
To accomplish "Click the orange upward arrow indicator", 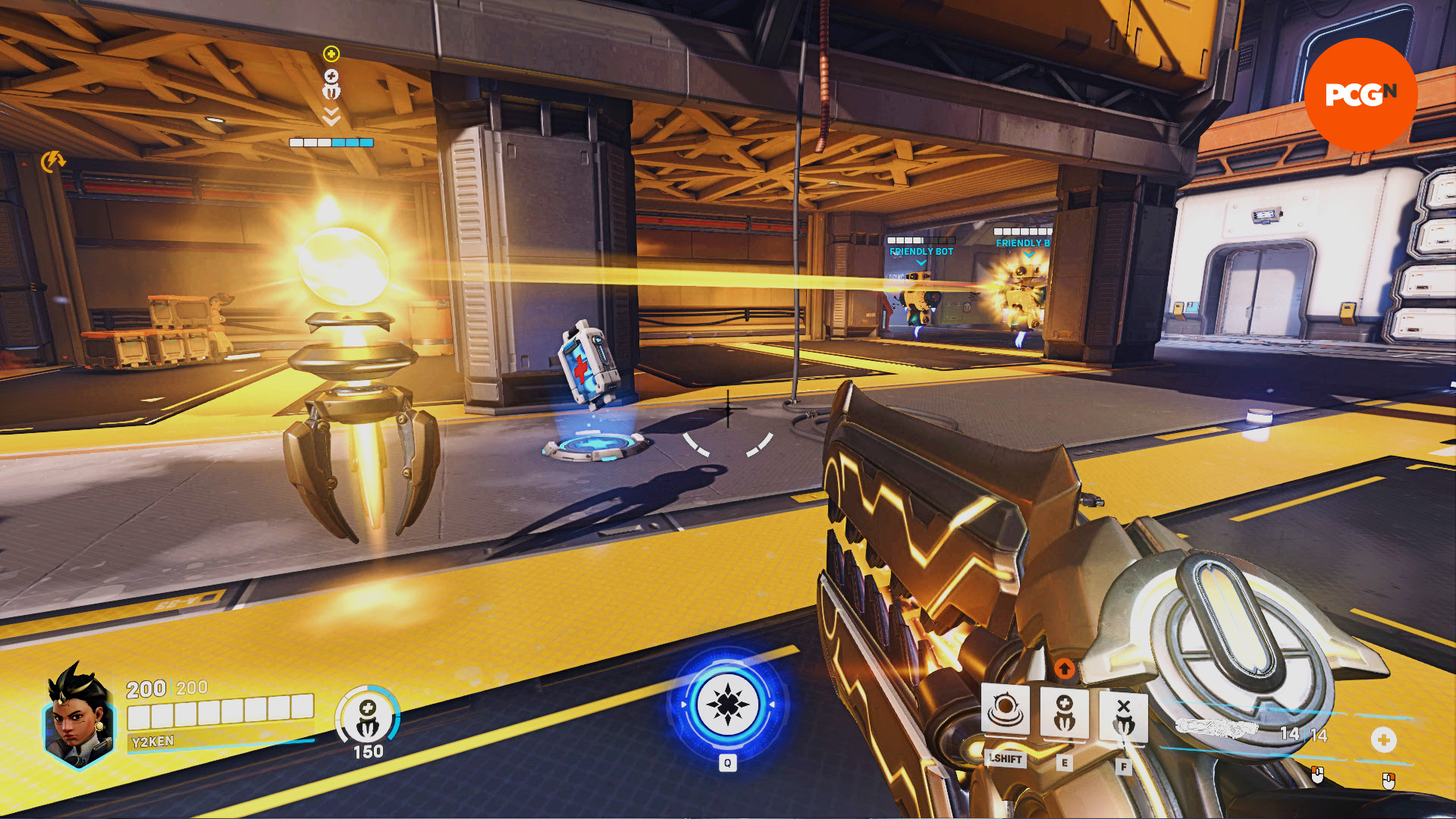I will [x=1064, y=668].
